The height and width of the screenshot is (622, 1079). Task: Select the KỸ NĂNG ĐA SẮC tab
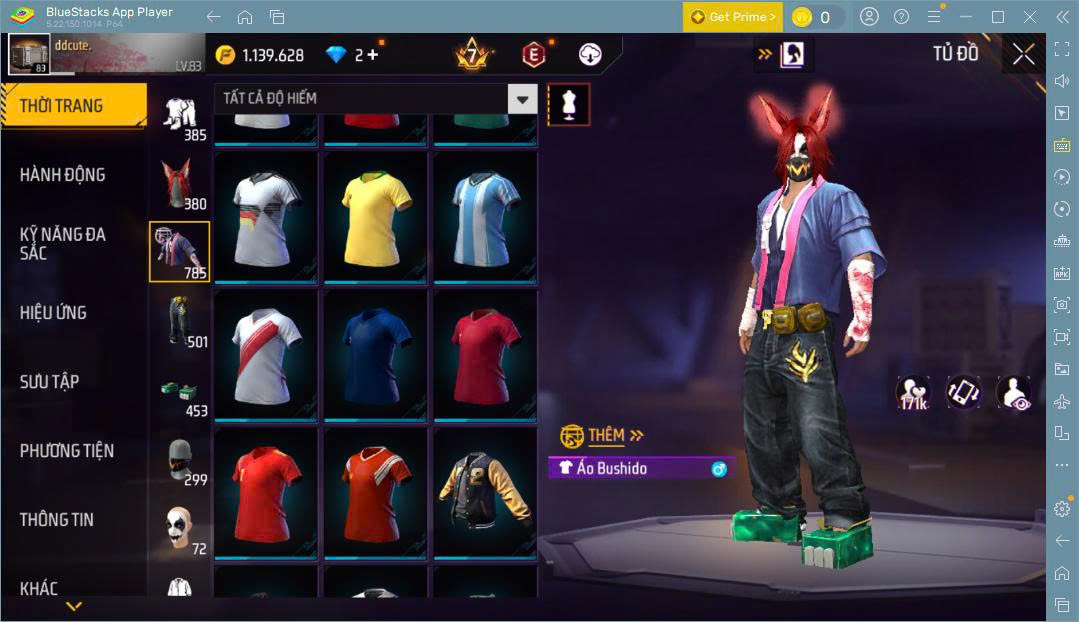[x=62, y=243]
